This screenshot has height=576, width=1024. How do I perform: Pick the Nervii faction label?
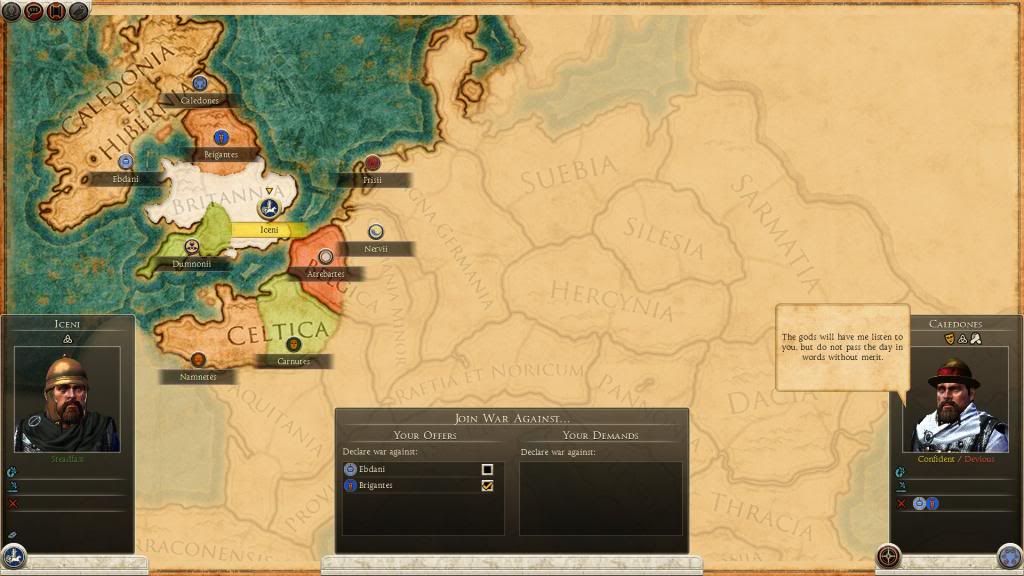click(376, 248)
